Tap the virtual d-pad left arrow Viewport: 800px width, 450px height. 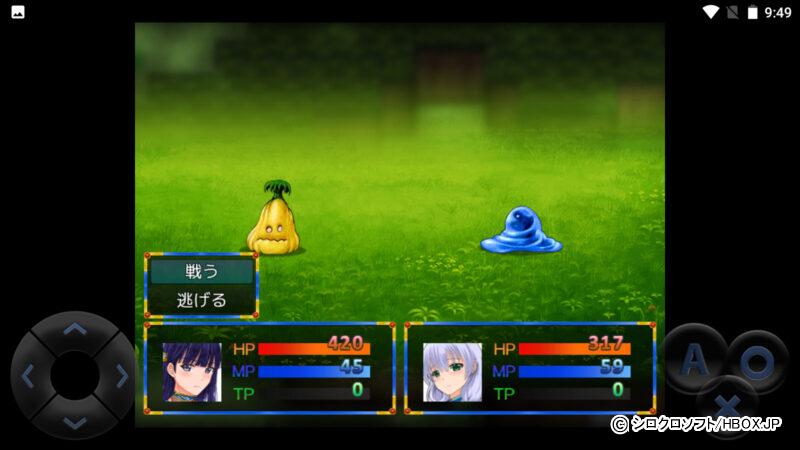pos(28,376)
